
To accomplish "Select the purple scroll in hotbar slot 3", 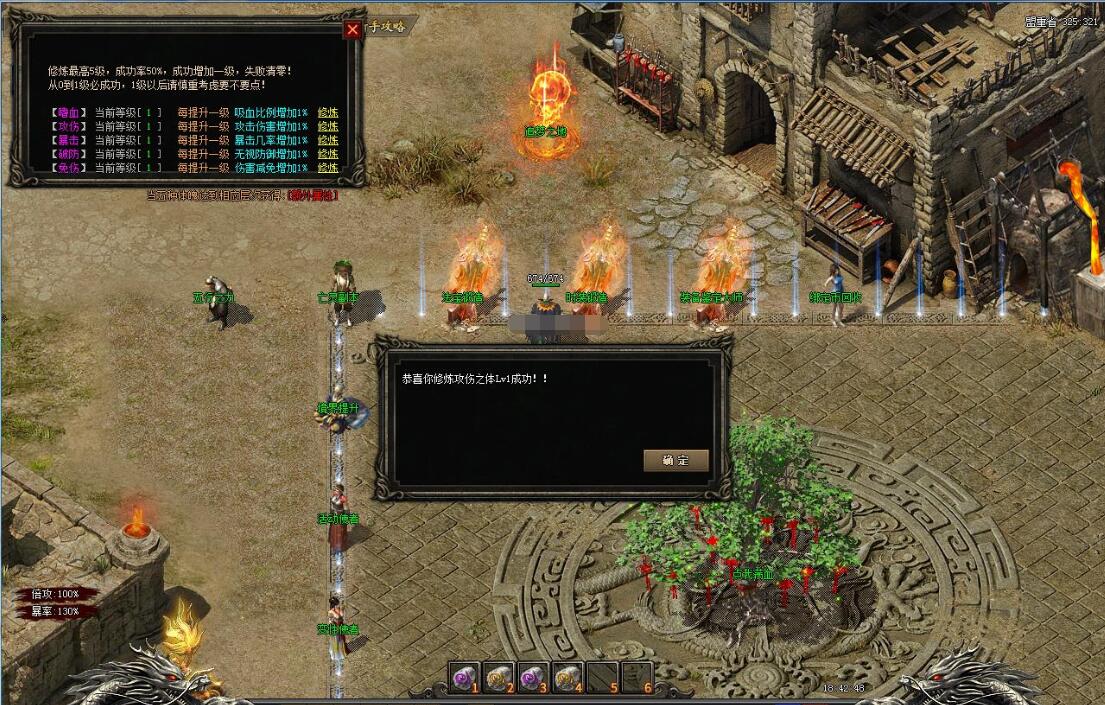I will click(x=533, y=678).
